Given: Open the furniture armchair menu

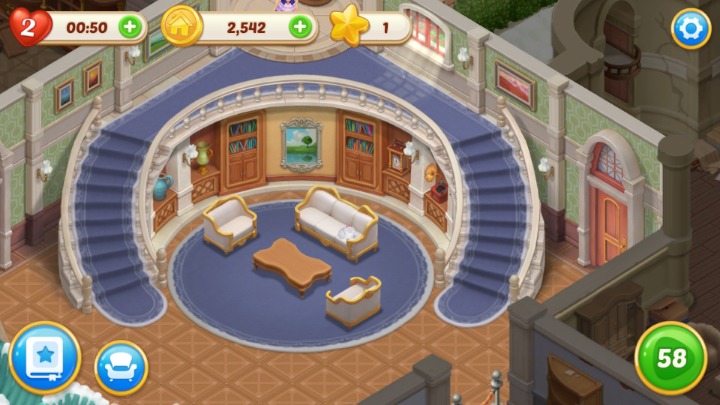Looking at the screenshot, I should click(x=121, y=367).
